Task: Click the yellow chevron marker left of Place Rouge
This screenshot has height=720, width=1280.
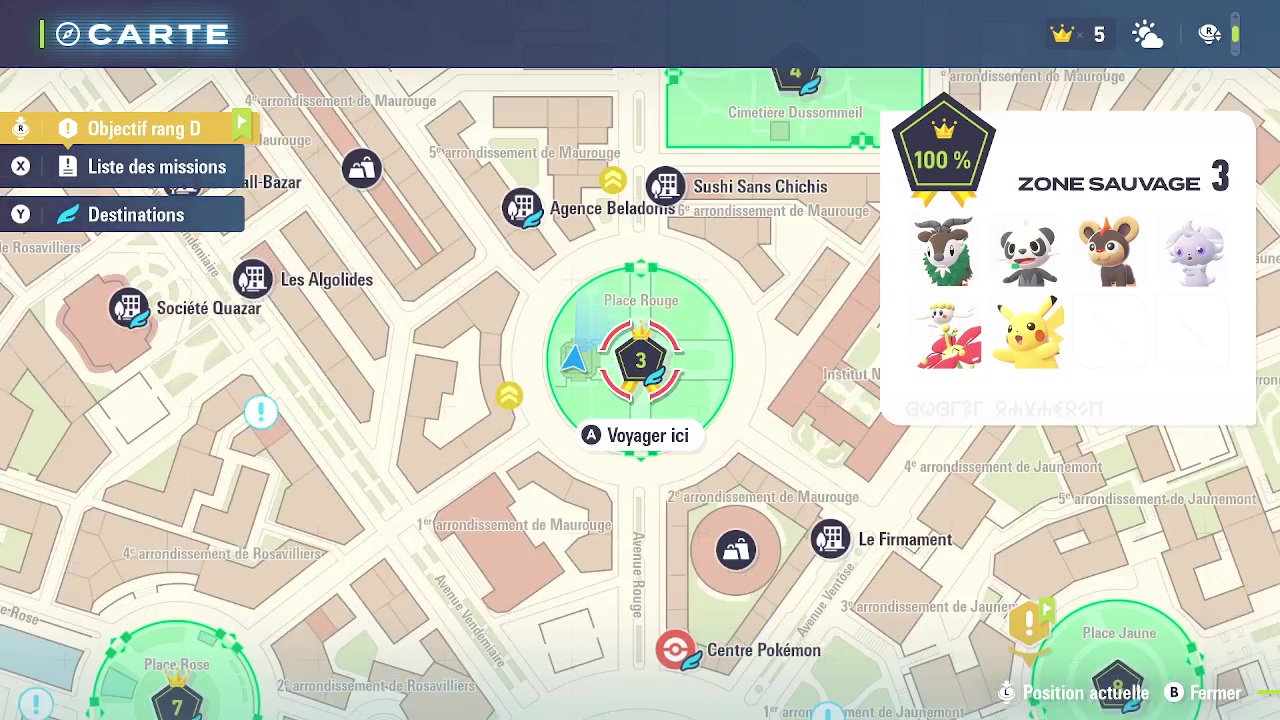Action: tap(509, 396)
